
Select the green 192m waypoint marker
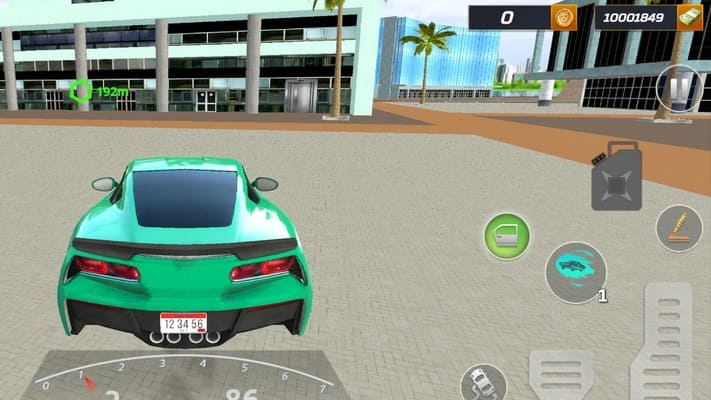(x=82, y=92)
